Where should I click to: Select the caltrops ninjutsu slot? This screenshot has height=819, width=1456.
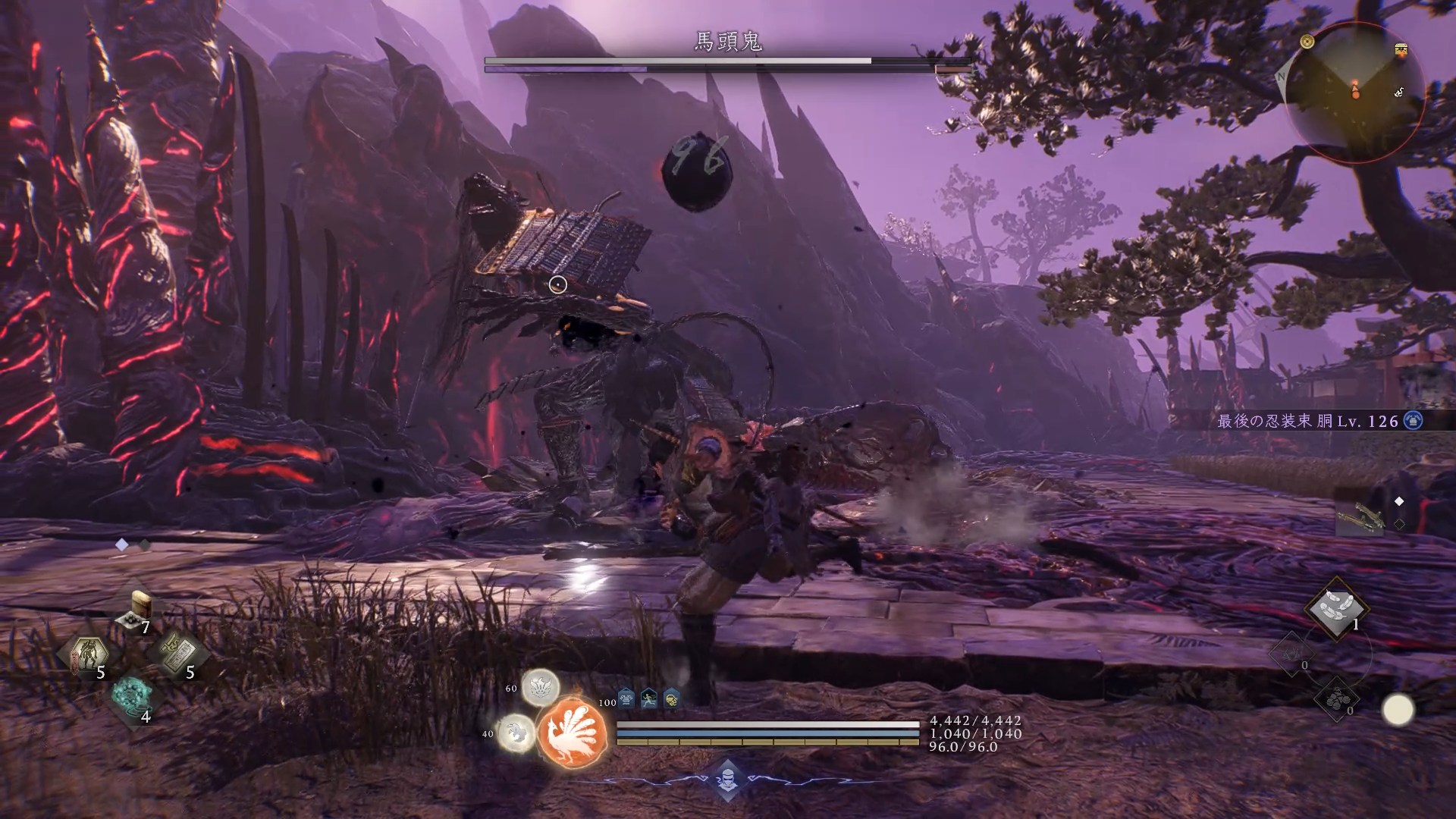point(1336,699)
